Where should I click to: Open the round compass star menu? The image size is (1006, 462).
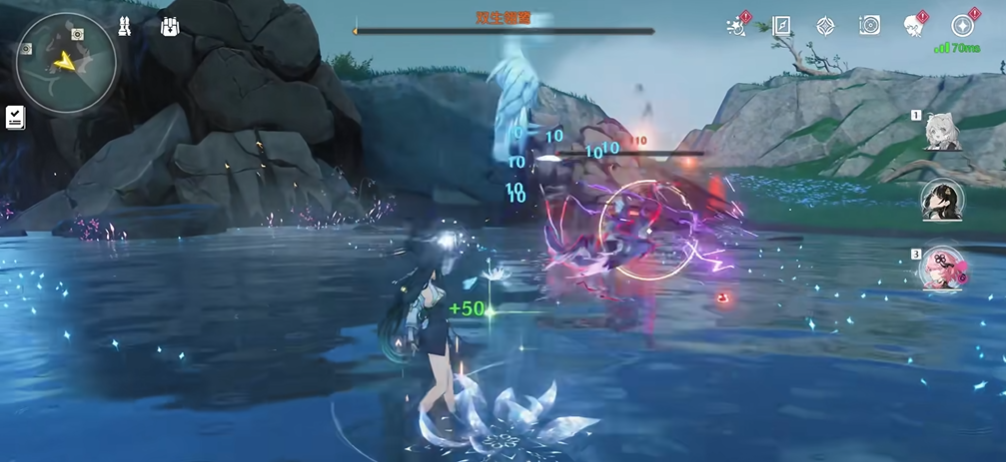pyautogui.click(x=962, y=26)
